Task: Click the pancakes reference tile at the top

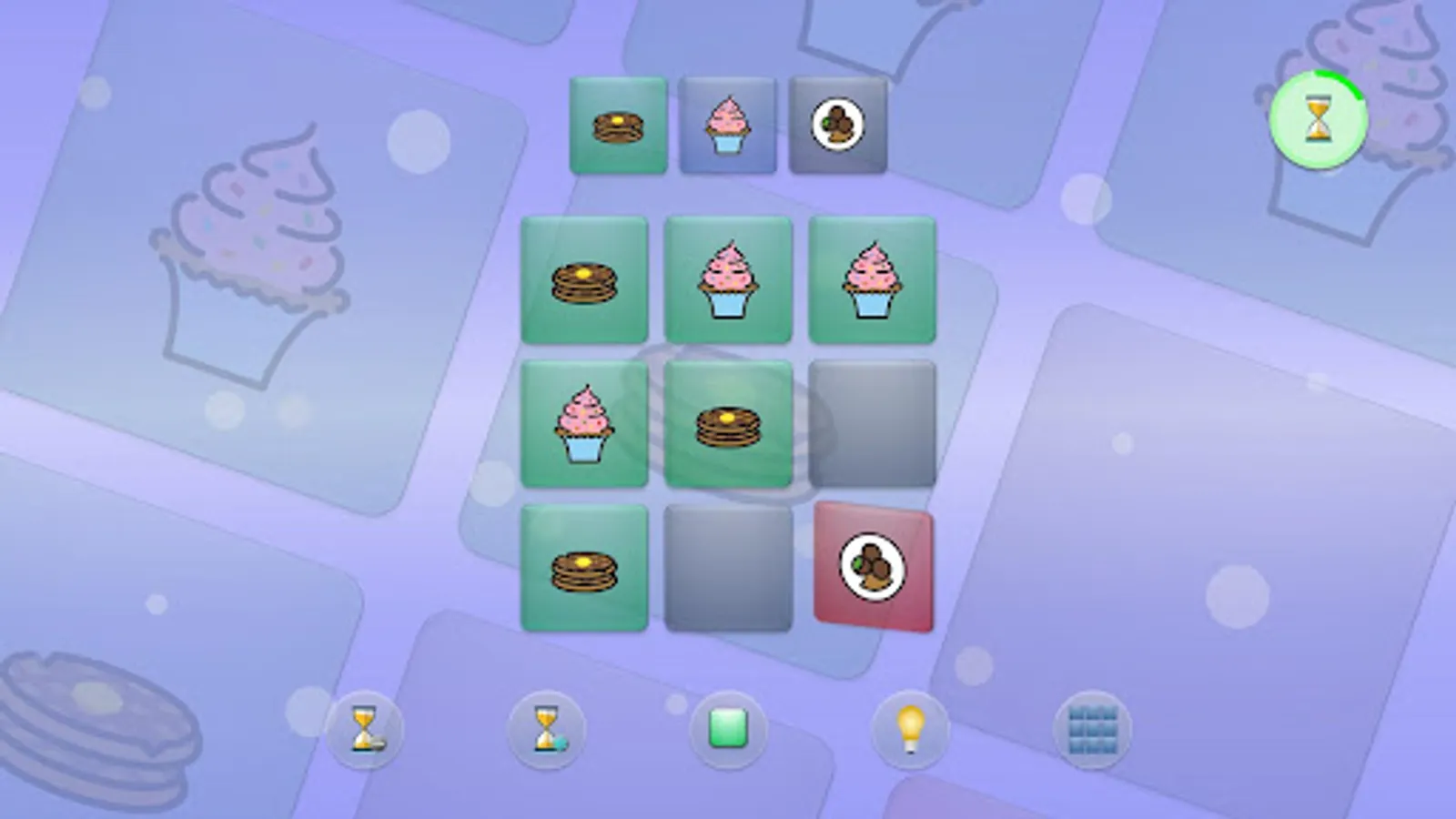Action: pos(615,125)
